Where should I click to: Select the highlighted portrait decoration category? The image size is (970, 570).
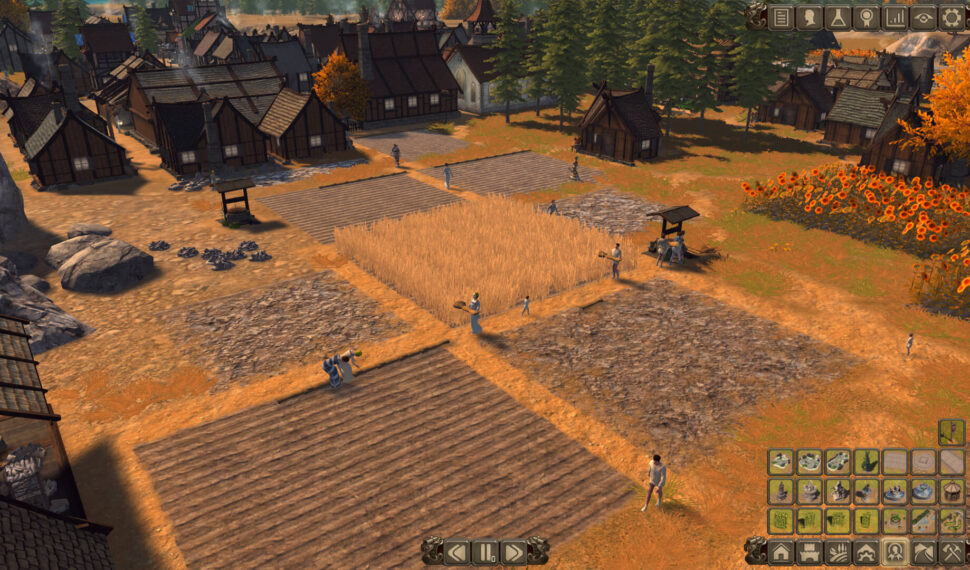[895, 551]
